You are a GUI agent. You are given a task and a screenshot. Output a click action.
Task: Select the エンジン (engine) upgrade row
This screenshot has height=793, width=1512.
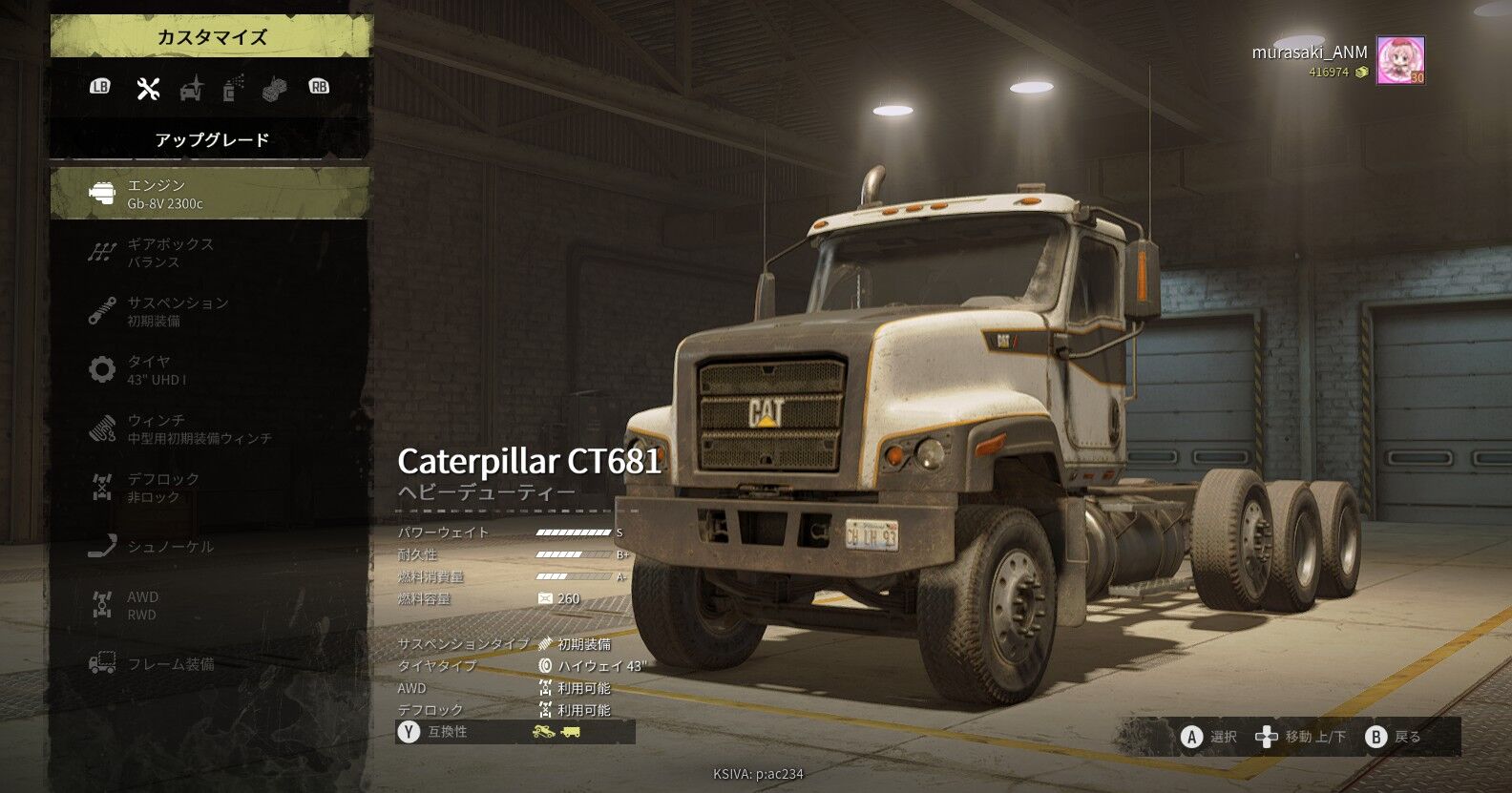210,193
